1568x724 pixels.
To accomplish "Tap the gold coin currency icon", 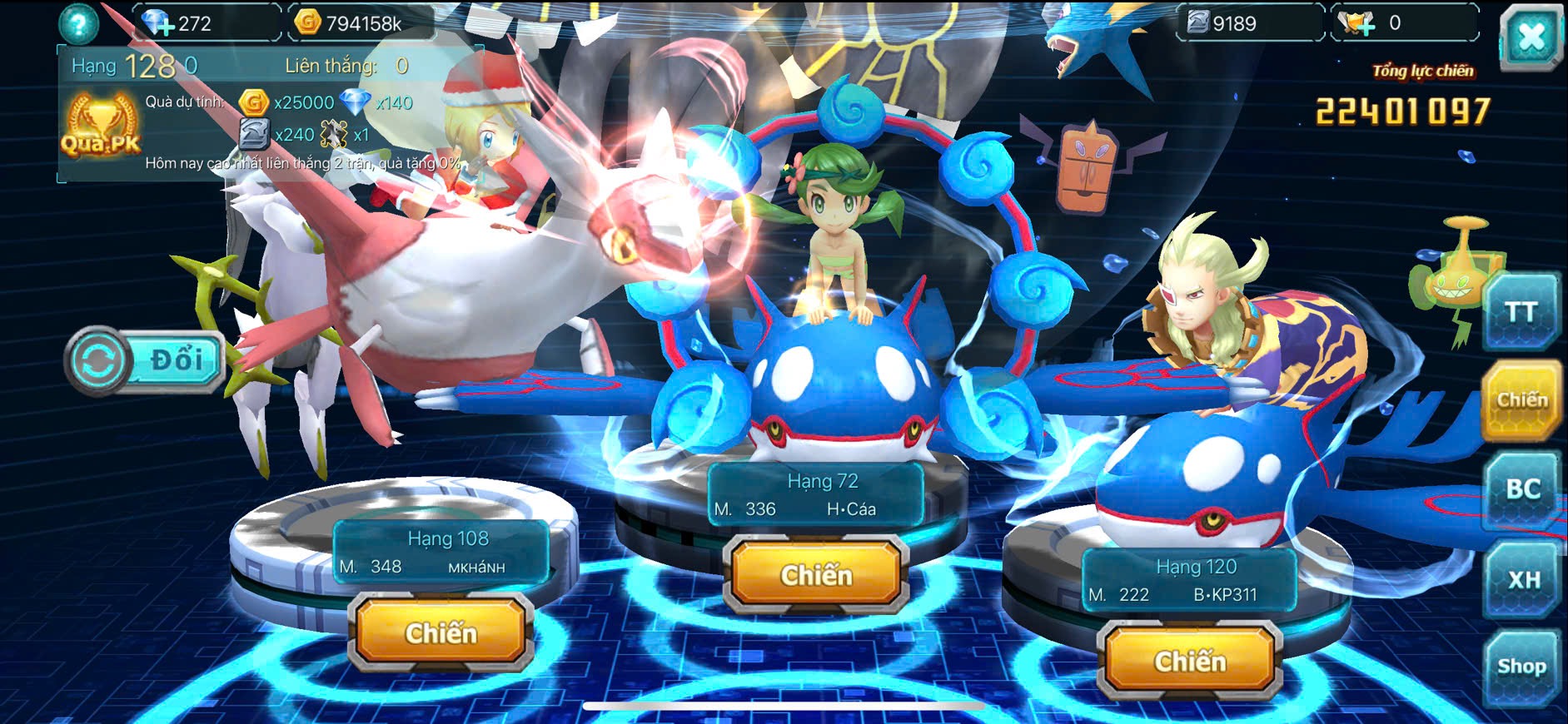I will click(x=308, y=22).
